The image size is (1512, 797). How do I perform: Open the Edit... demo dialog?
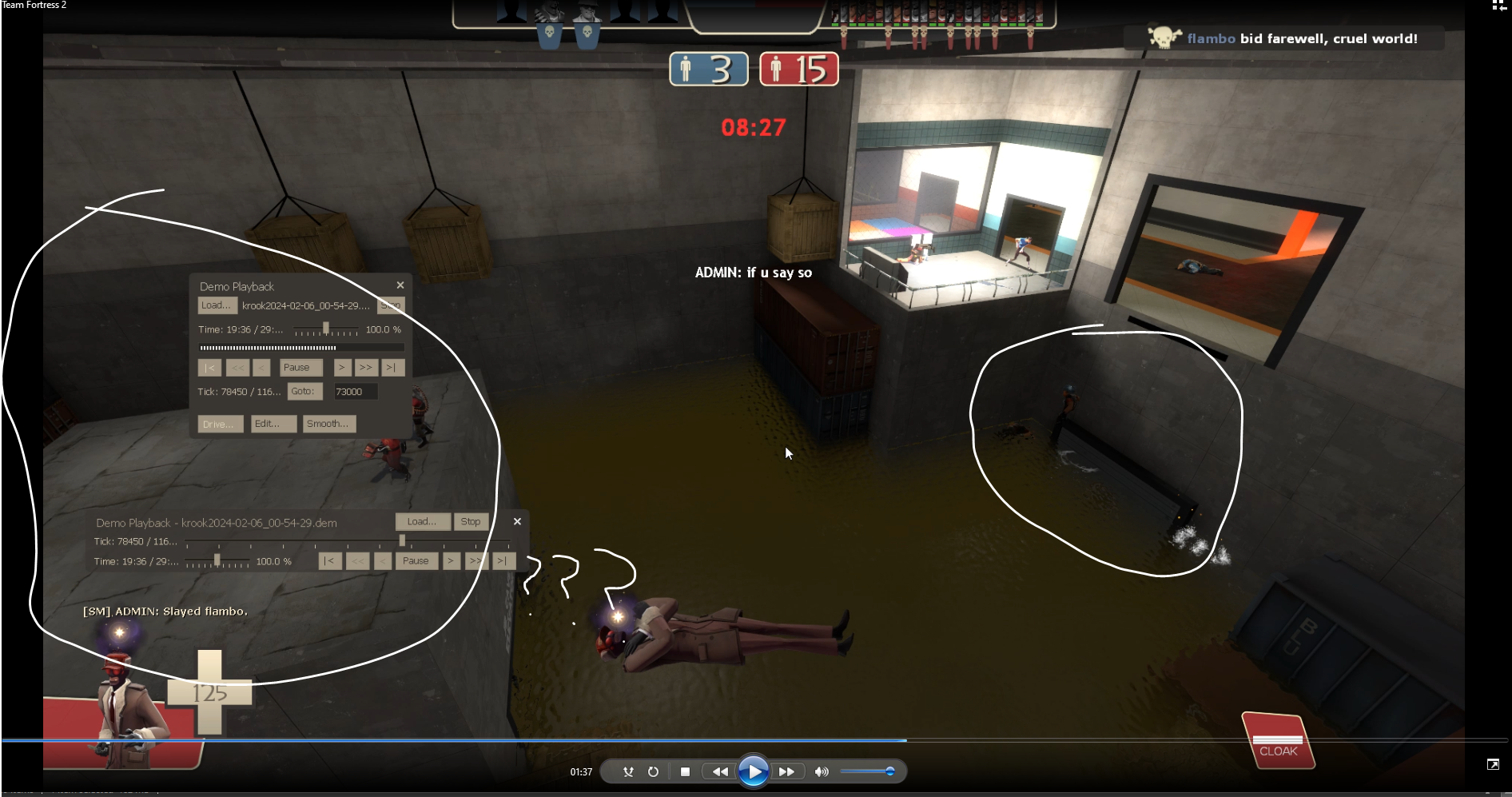273,424
